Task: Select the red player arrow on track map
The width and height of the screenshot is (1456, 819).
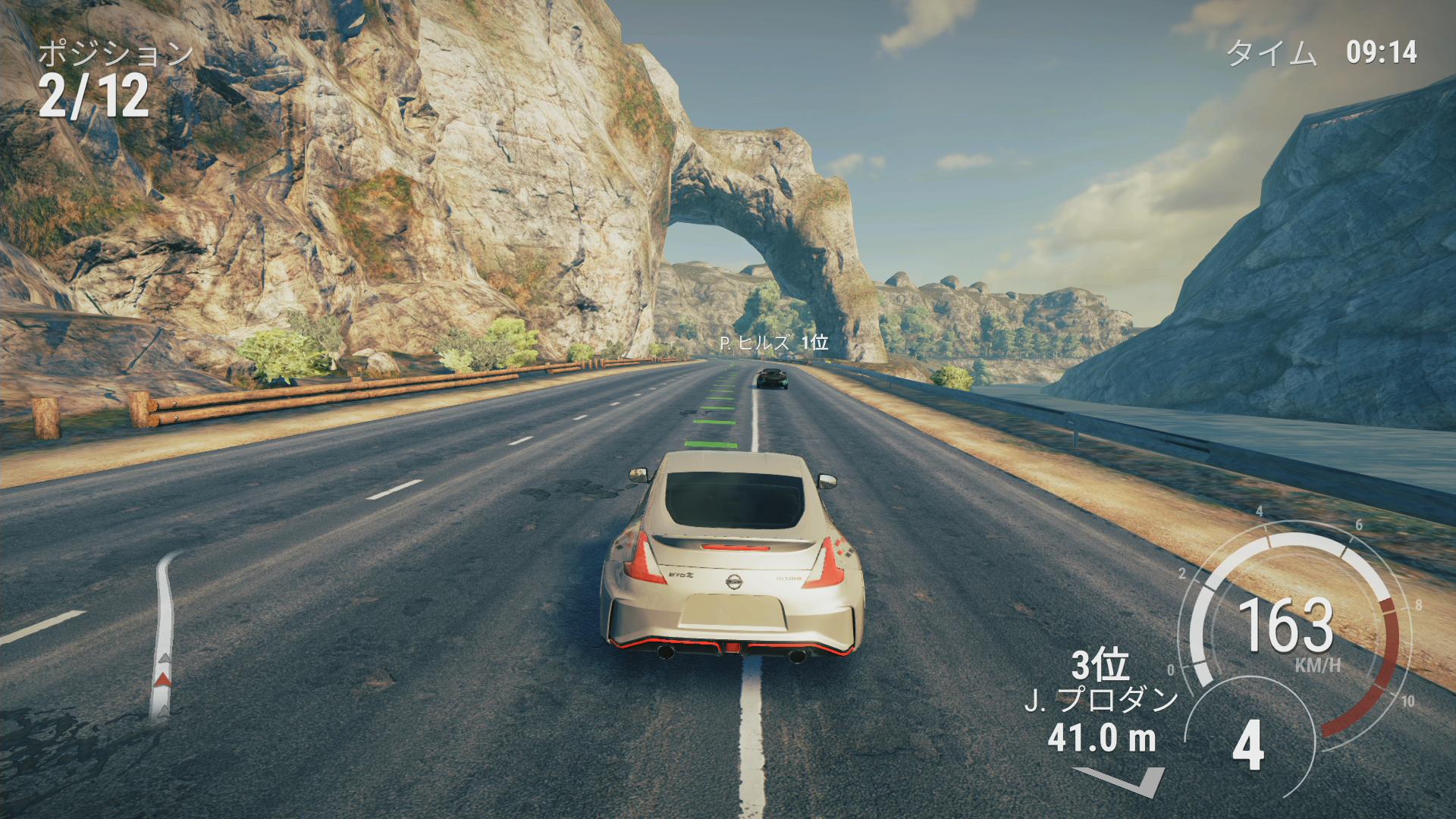Action: (x=162, y=679)
